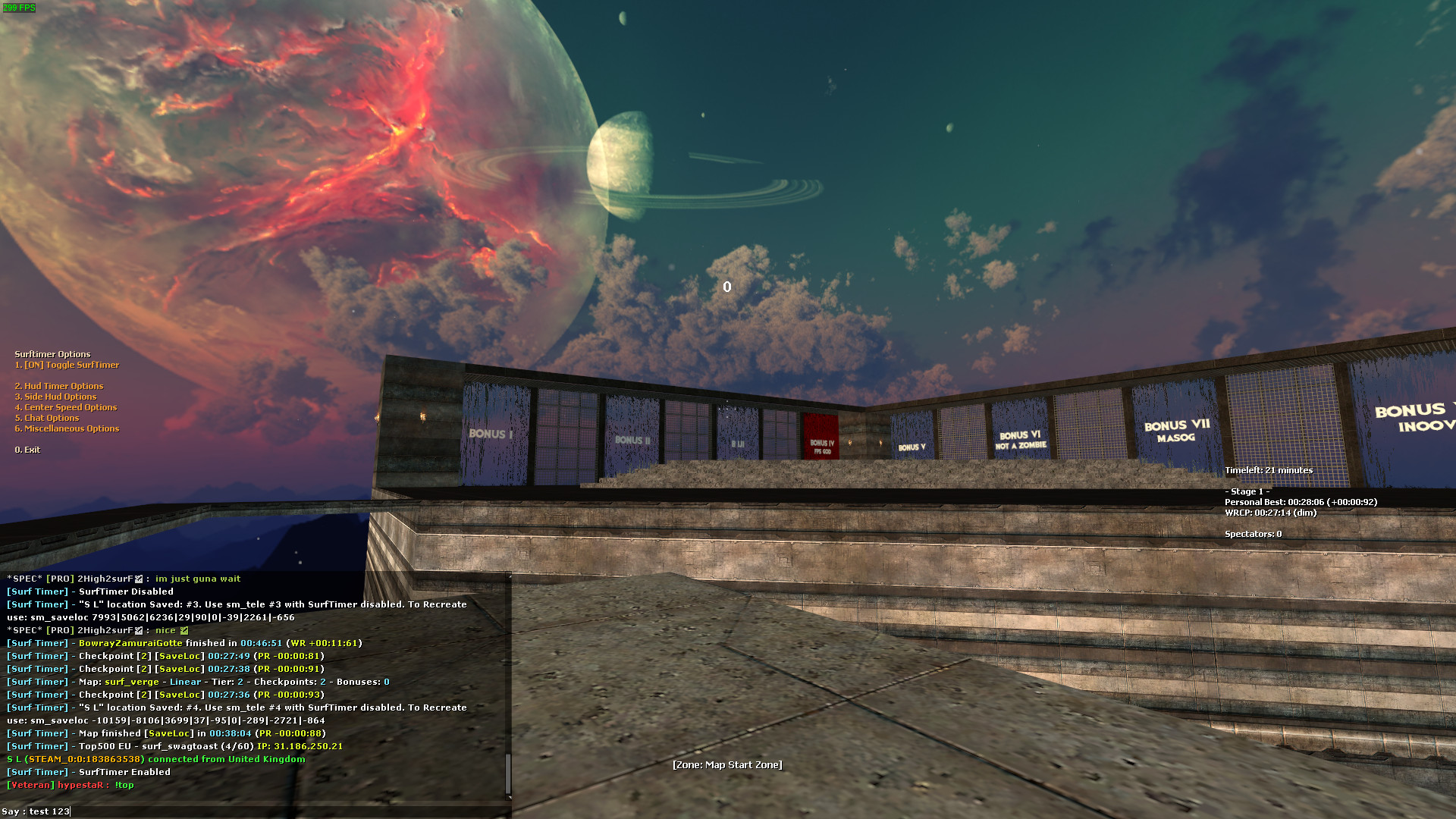Screen dimensions: 1456x819
Task: Open Miscellaneous Options
Action: (69, 428)
